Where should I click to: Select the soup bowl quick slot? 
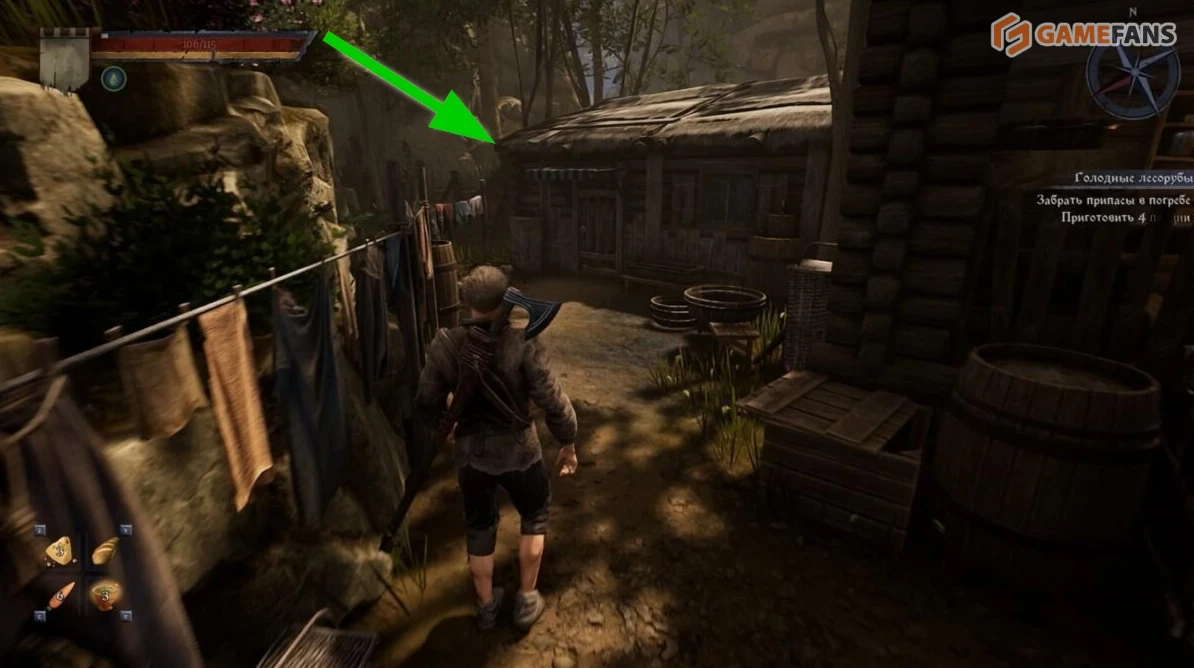pos(104,594)
